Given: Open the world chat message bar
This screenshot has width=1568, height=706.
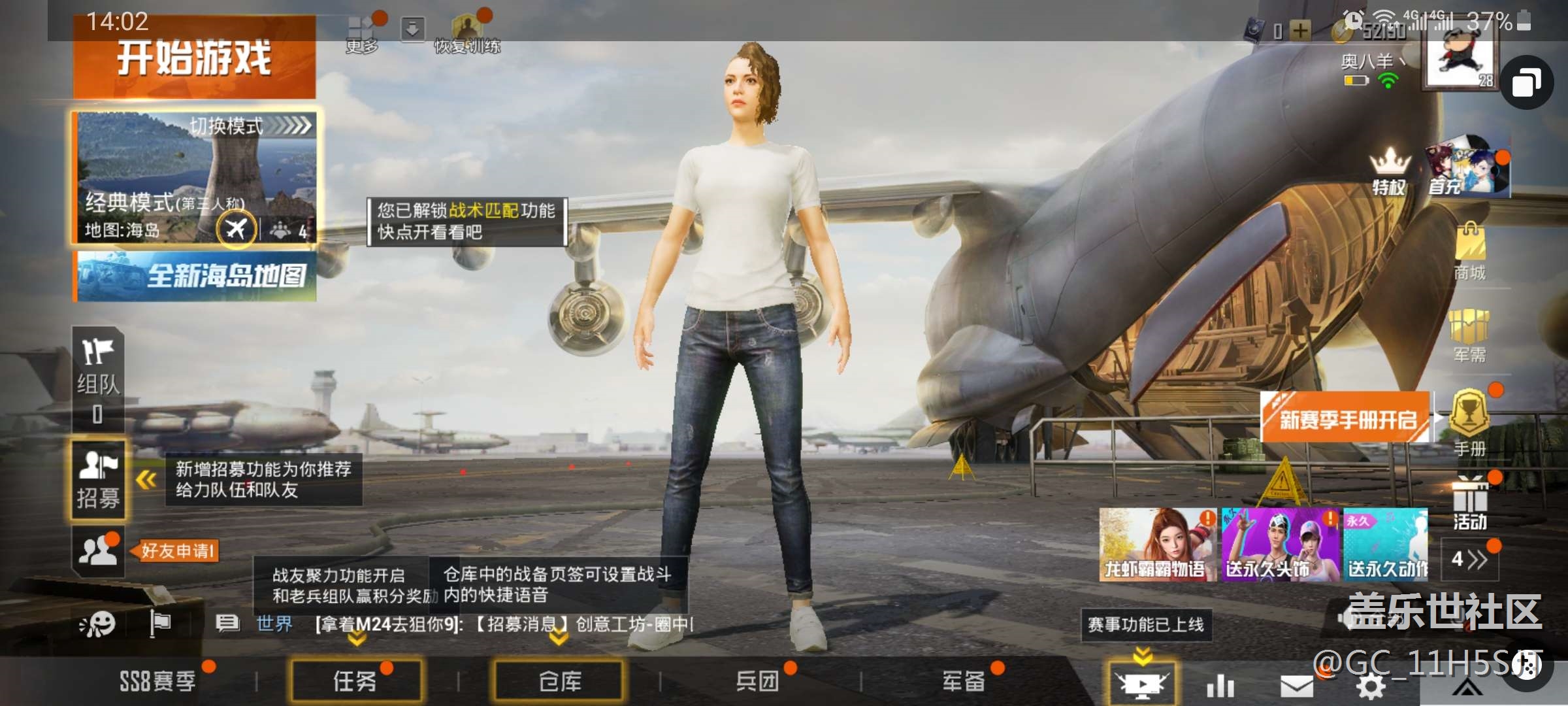Looking at the screenshot, I should pyautogui.click(x=503, y=624).
